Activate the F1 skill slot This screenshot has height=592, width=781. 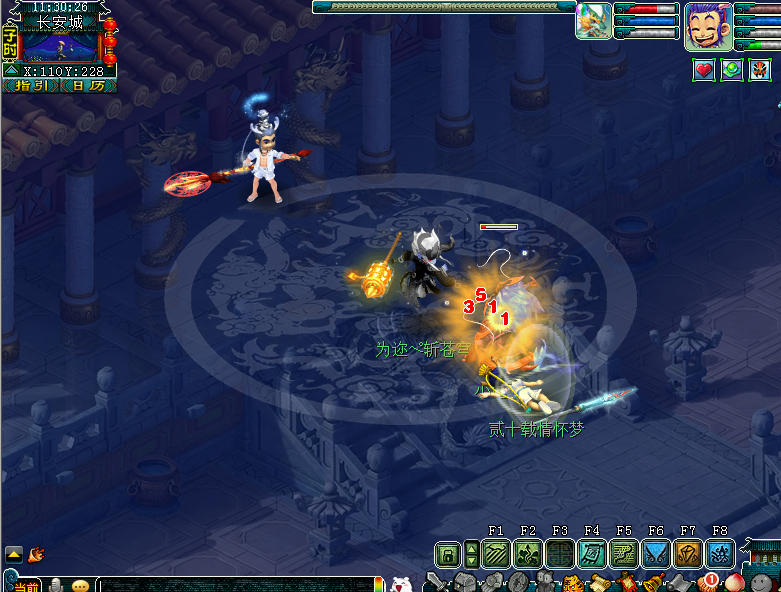pos(496,554)
